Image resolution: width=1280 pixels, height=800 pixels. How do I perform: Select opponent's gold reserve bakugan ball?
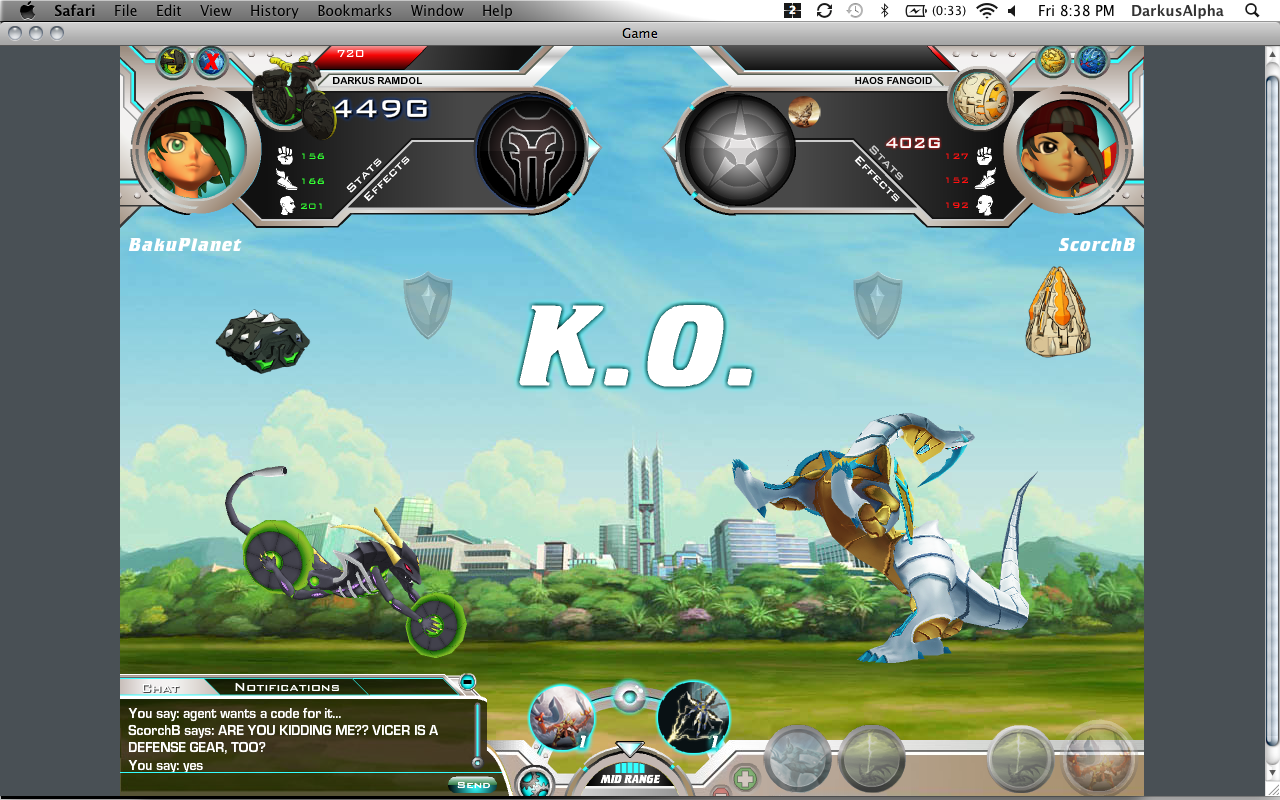point(1053,61)
